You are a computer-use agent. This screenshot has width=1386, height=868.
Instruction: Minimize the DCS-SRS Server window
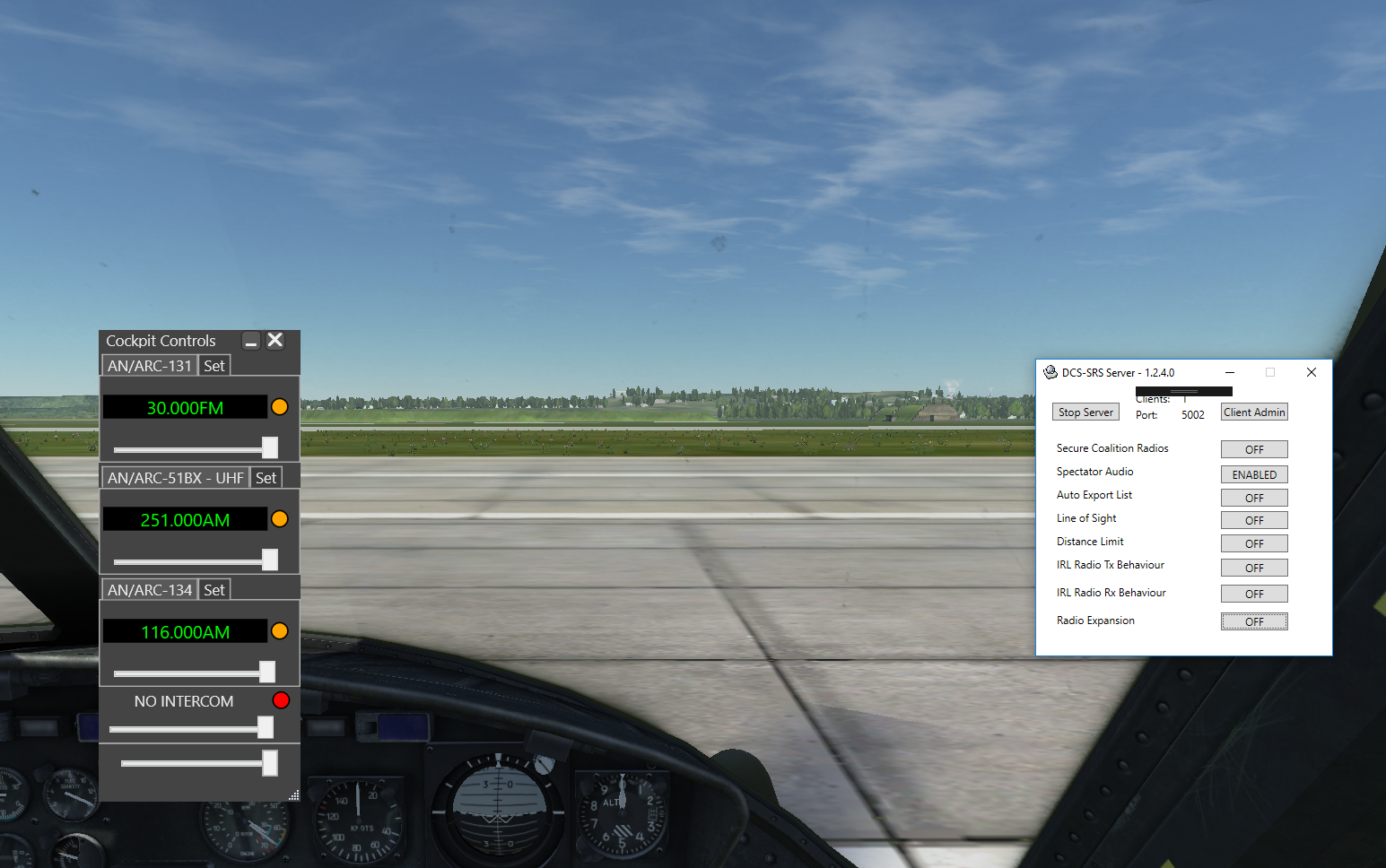[x=1230, y=372]
